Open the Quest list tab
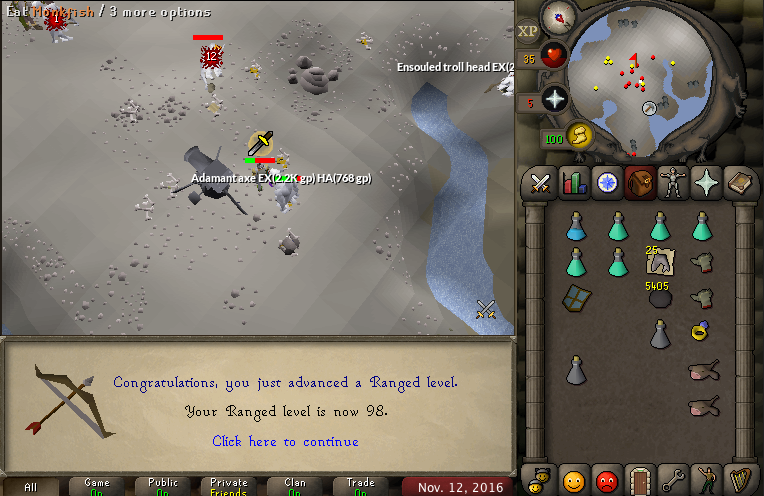The width and height of the screenshot is (764, 496). coord(607,183)
